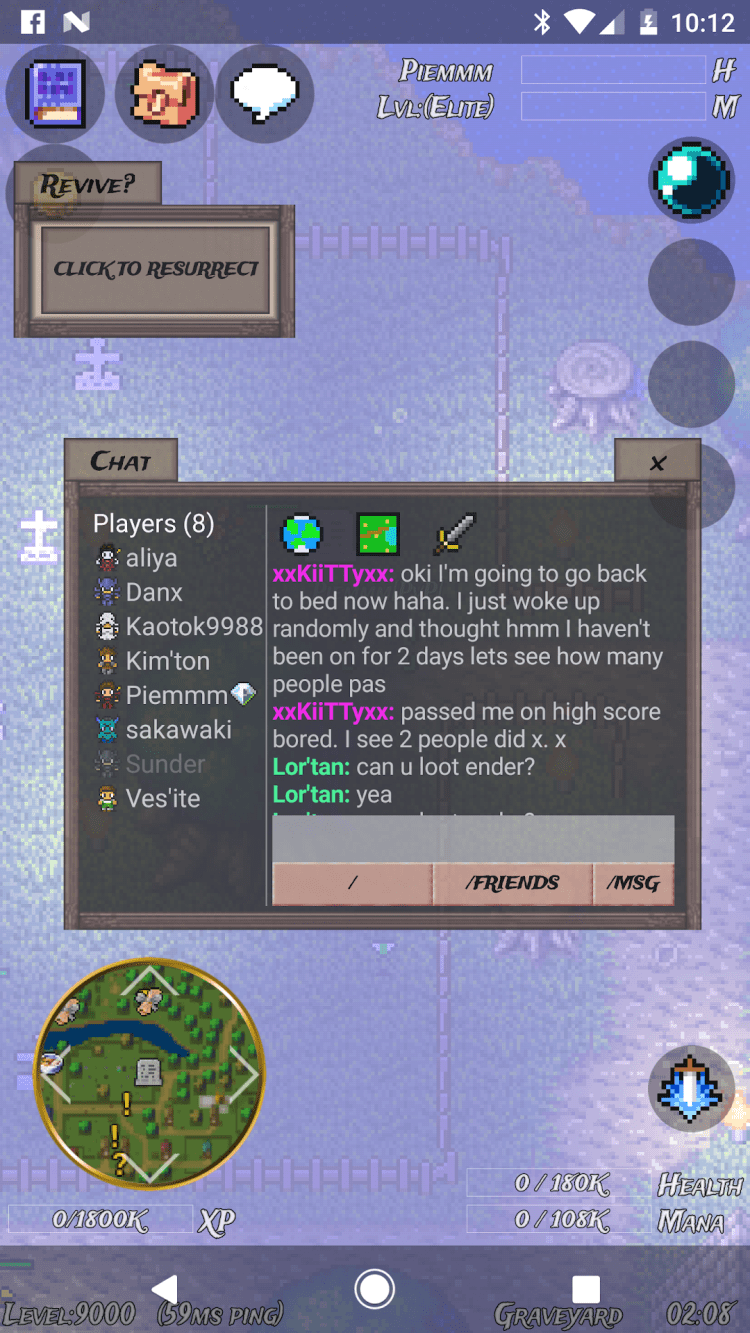The height and width of the screenshot is (1333, 750).
Task: Pick sakawaki from the players list
Action: (178, 730)
